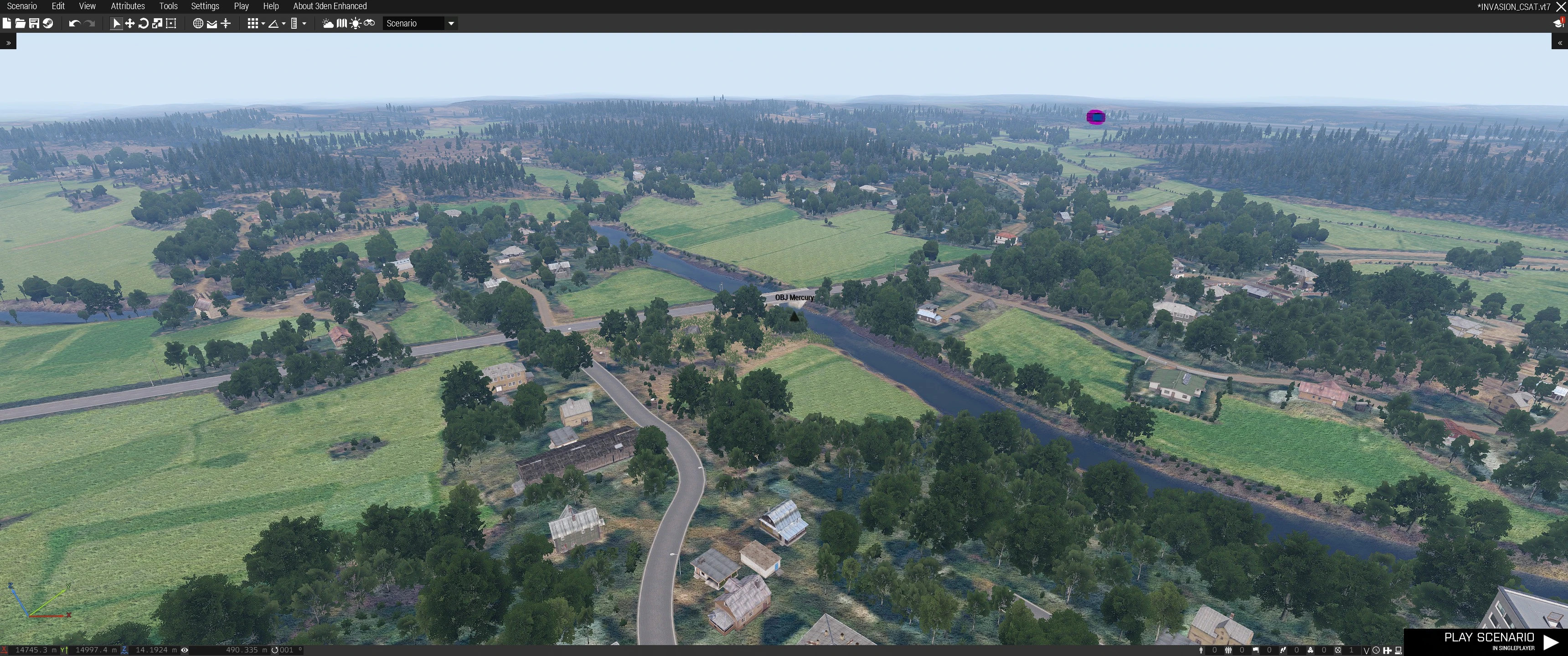
Task: Expand the Scenario dropdown in the toolbar
Action: pos(451,23)
